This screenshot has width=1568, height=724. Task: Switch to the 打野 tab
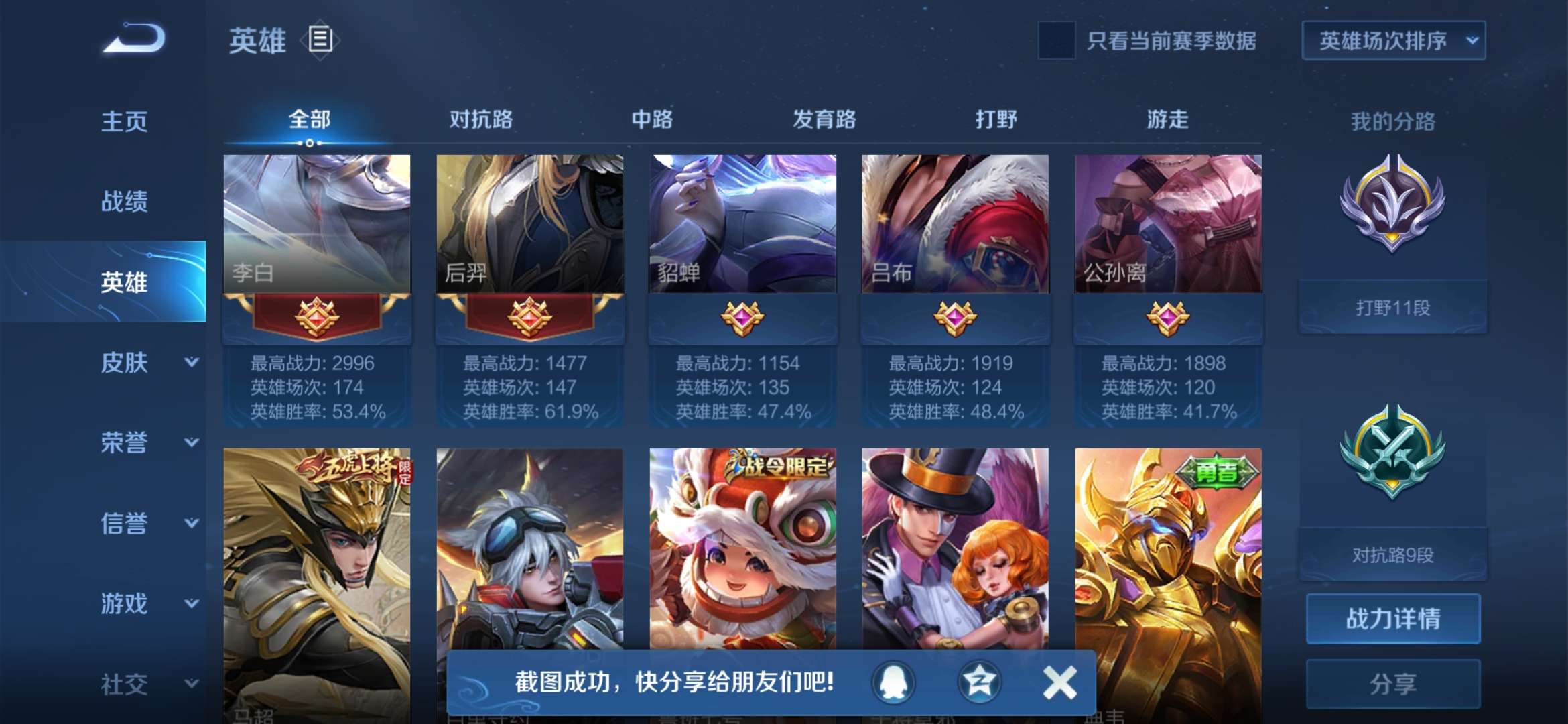pyautogui.click(x=994, y=120)
